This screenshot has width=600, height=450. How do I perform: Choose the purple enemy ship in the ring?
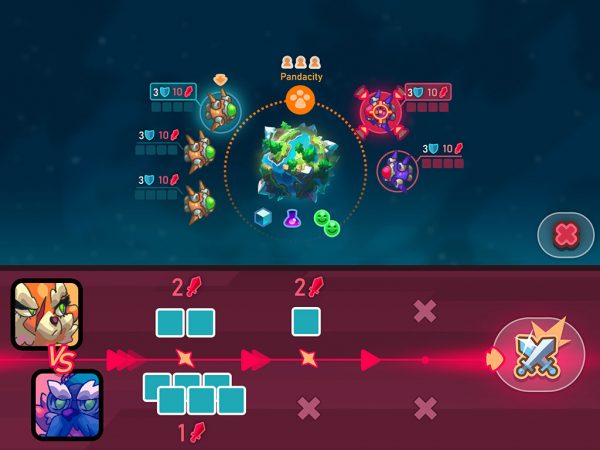click(x=398, y=170)
